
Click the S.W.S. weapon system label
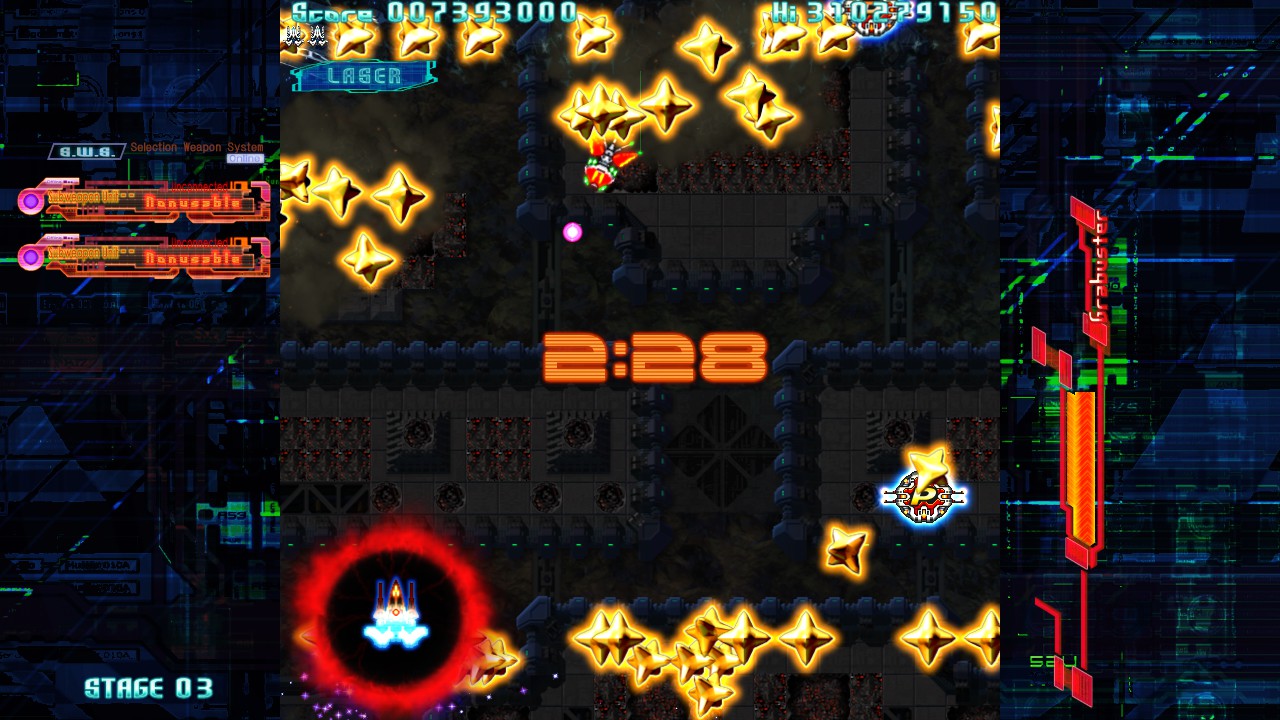87,152
